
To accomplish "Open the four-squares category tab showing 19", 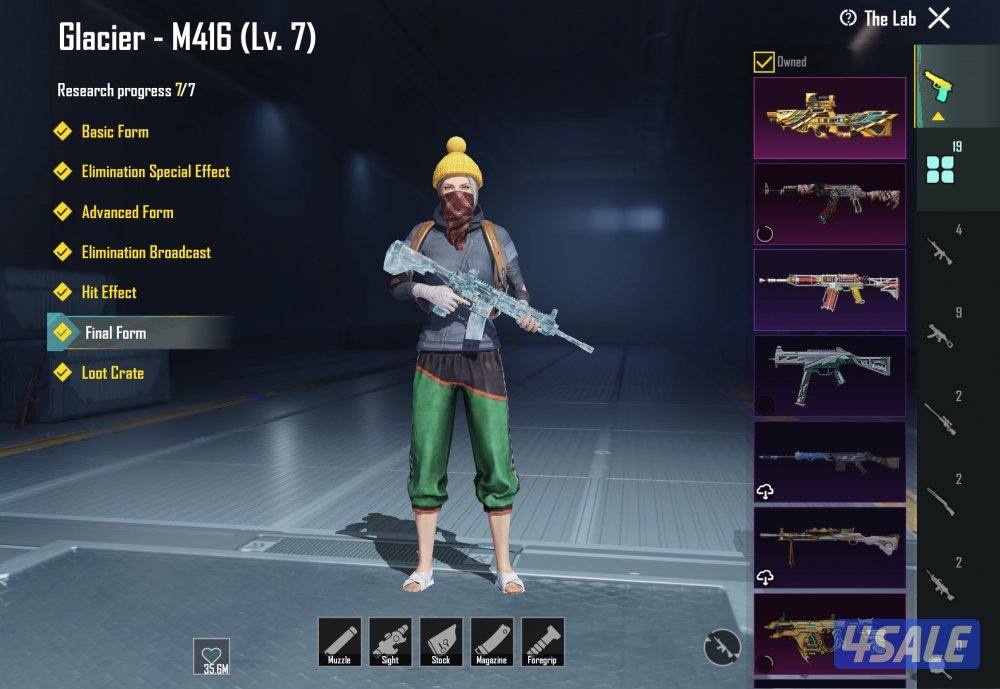I will (940, 168).
